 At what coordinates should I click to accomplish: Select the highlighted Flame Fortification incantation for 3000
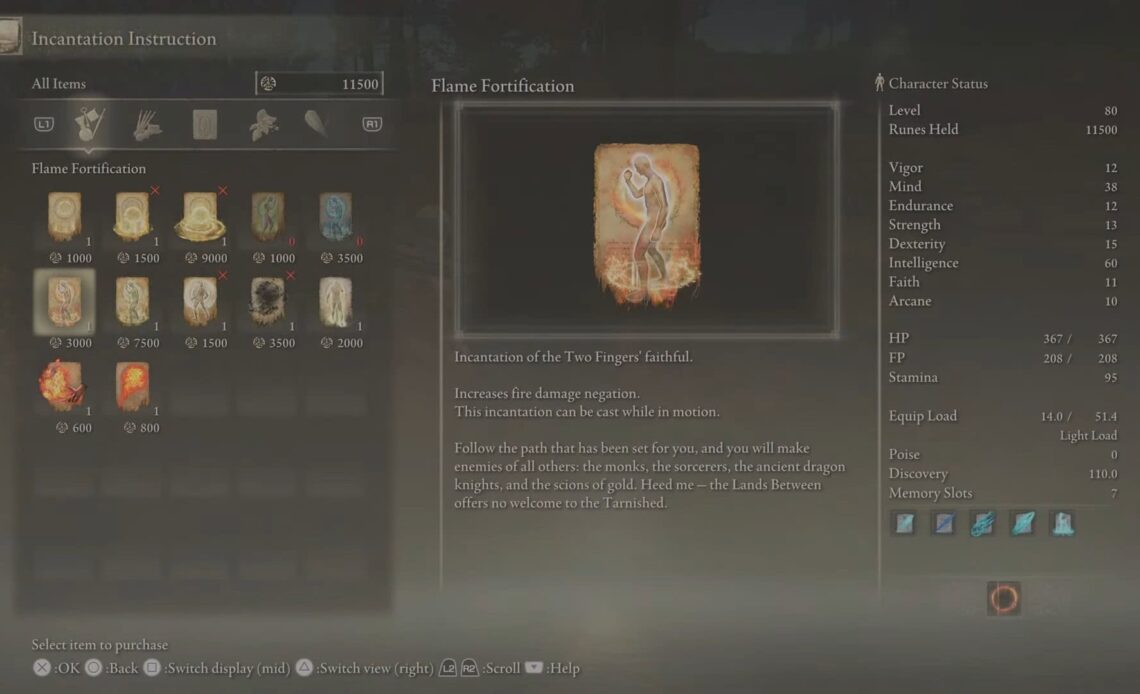coord(65,301)
